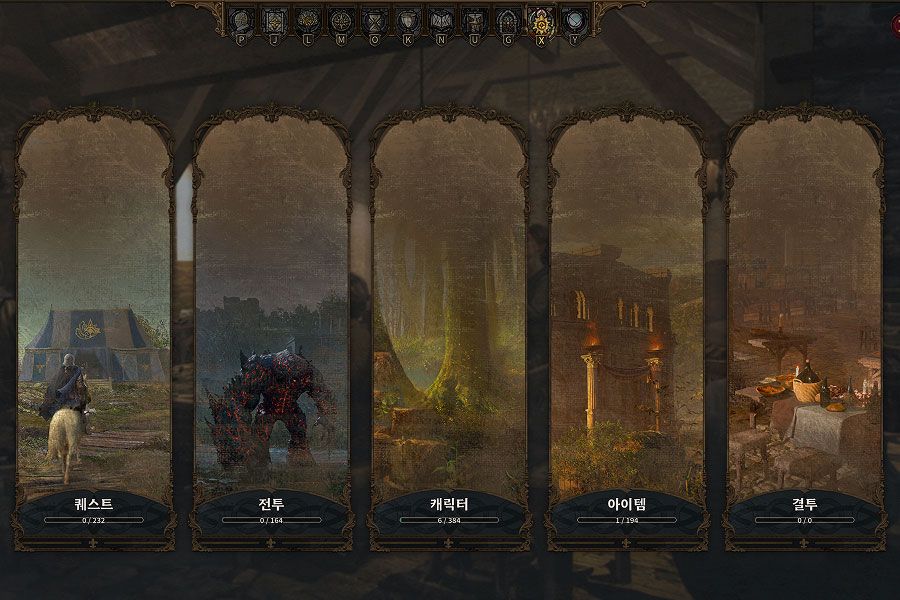Show the compass map tab (M)
The image size is (900, 600).
(x=341, y=19)
